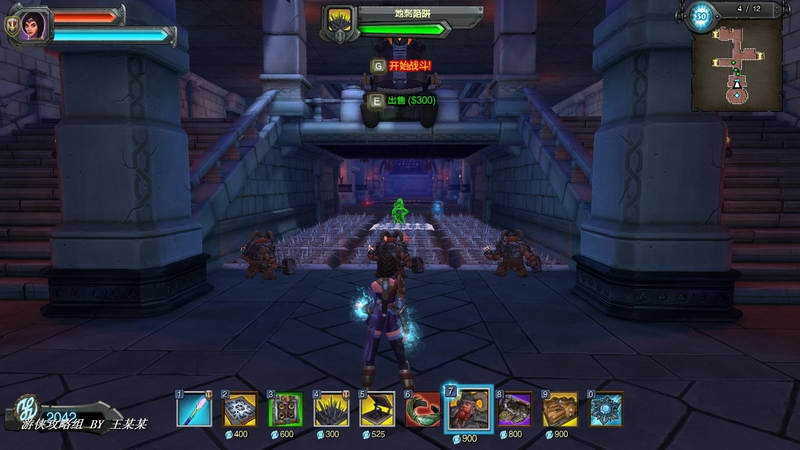Click the selected spike trap icon at top
This screenshot has width=800, height=450.
(338, 21)
